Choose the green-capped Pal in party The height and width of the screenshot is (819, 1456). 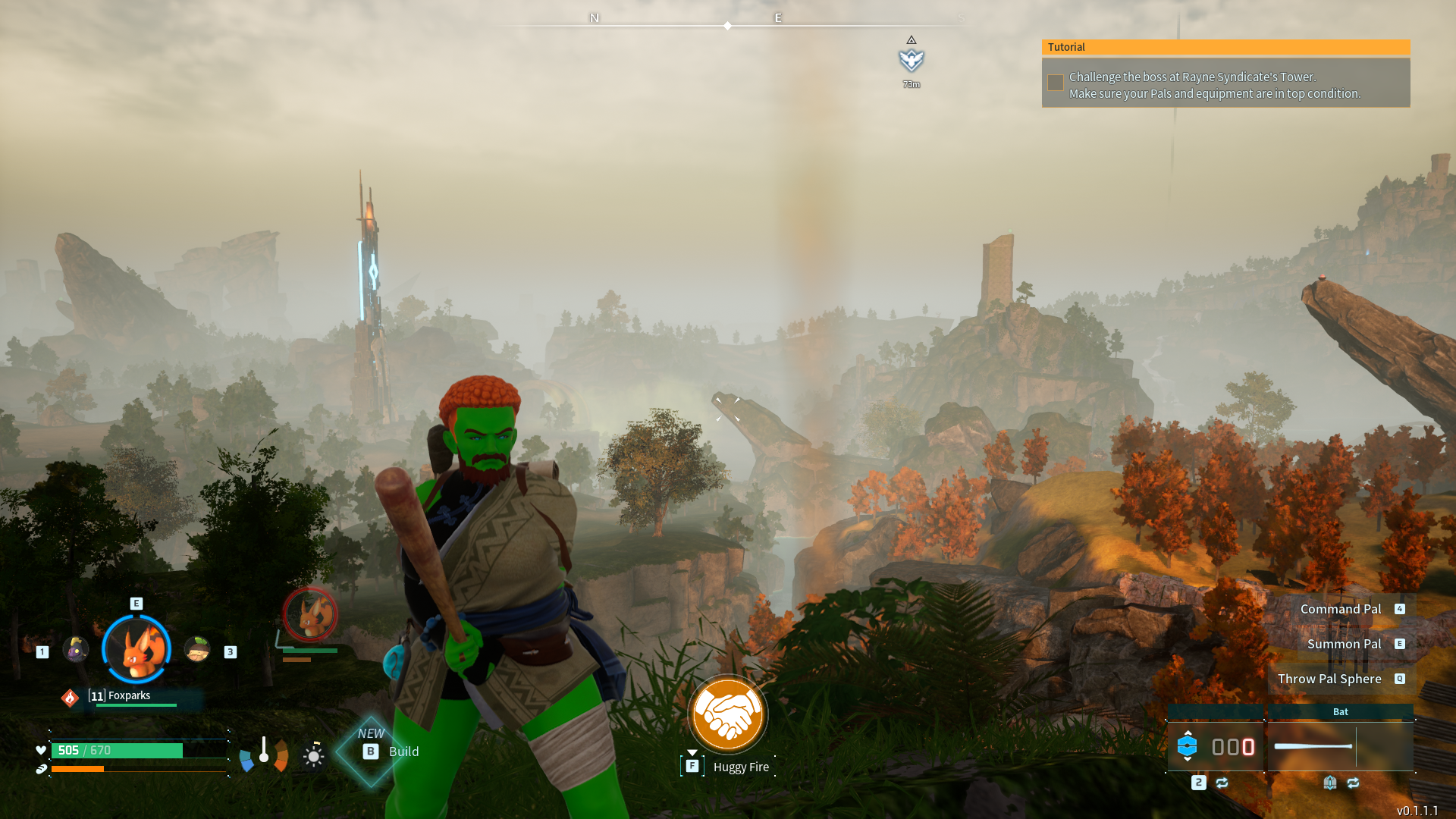tap(197, 650)
